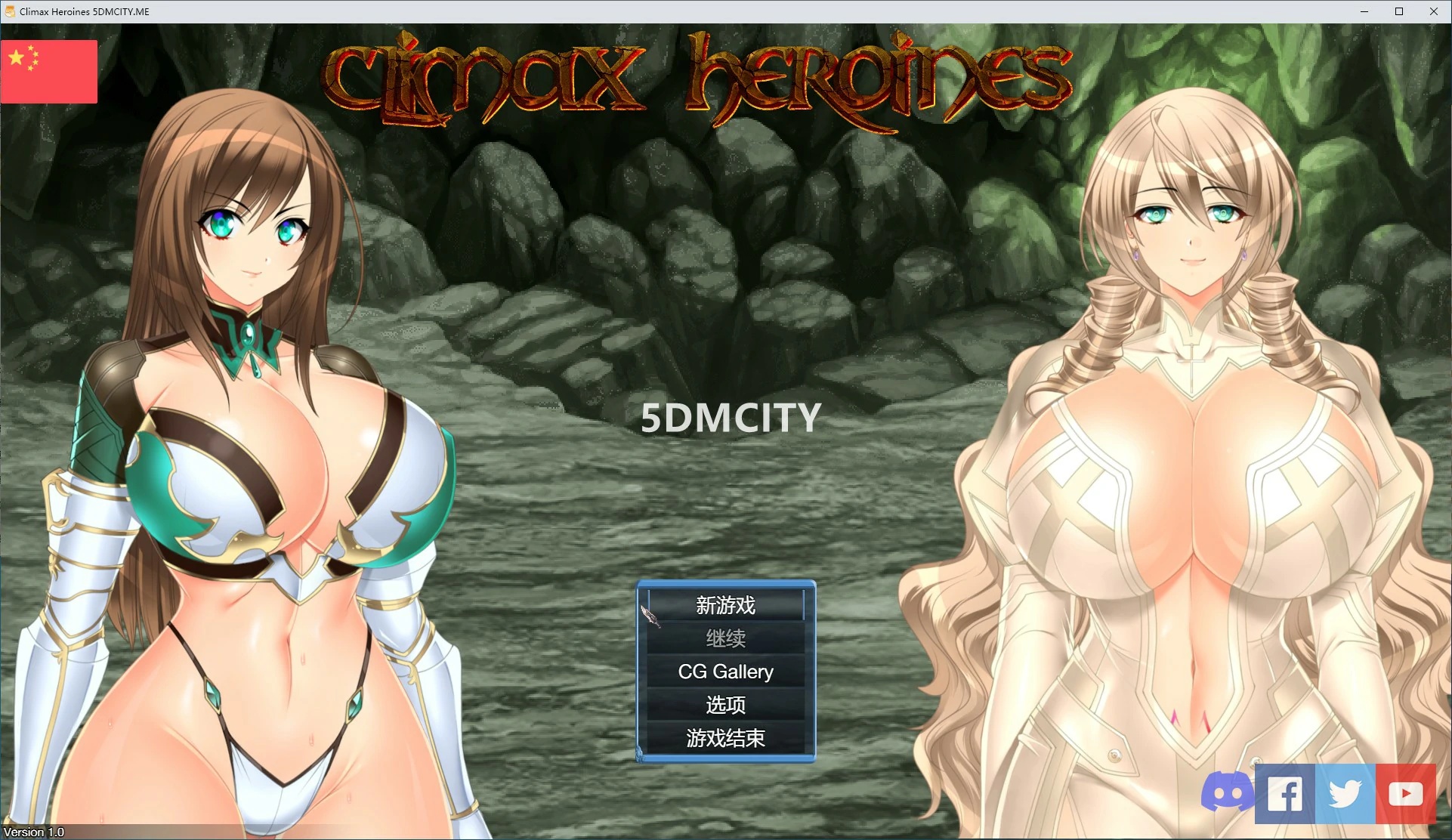Open the CG Gallery
Screen dimensions: 1452x840
coord(725,672)
